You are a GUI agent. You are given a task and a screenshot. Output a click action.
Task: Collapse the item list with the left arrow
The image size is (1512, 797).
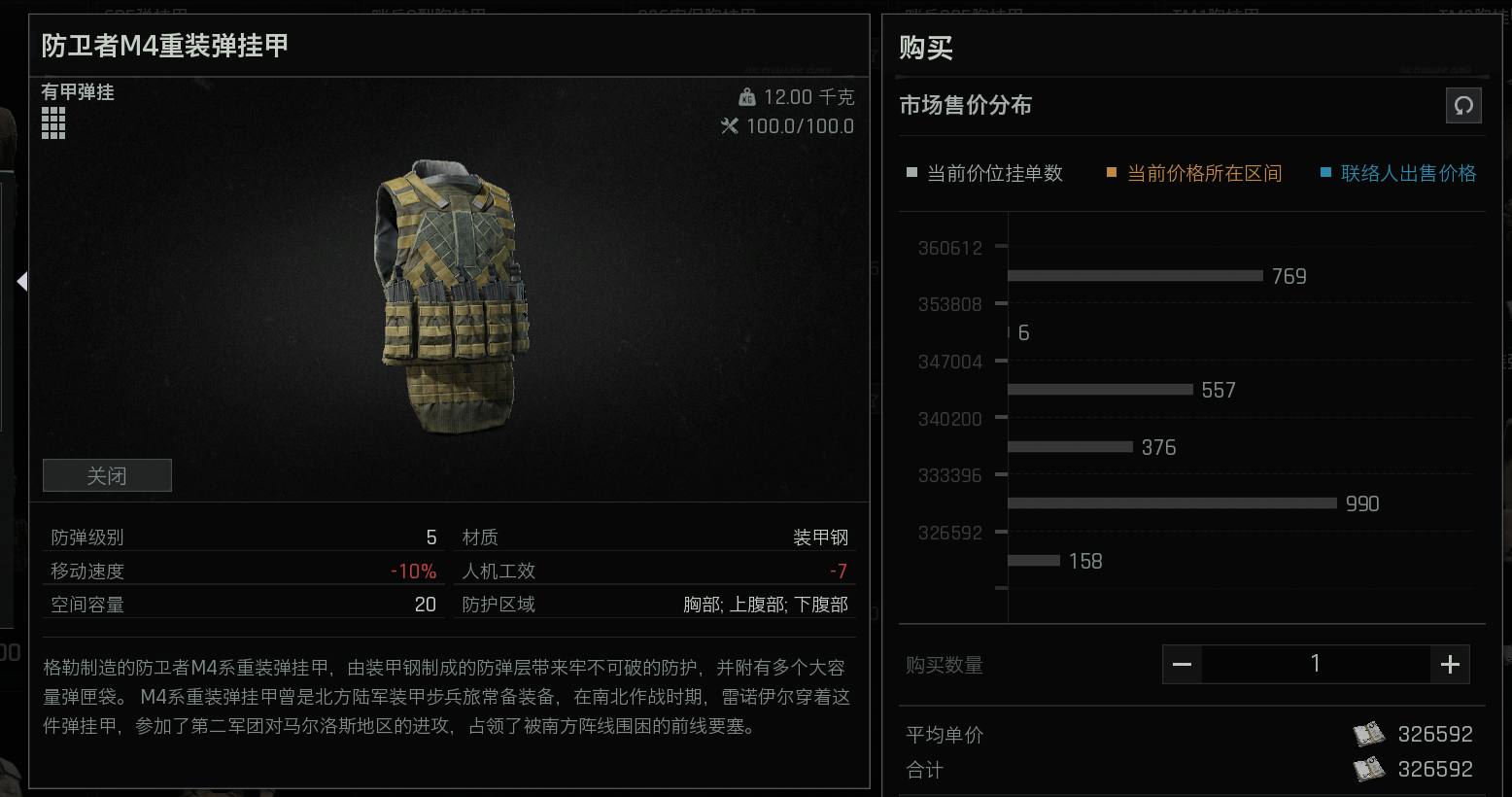pyautogui.click(x=21, y=281)
